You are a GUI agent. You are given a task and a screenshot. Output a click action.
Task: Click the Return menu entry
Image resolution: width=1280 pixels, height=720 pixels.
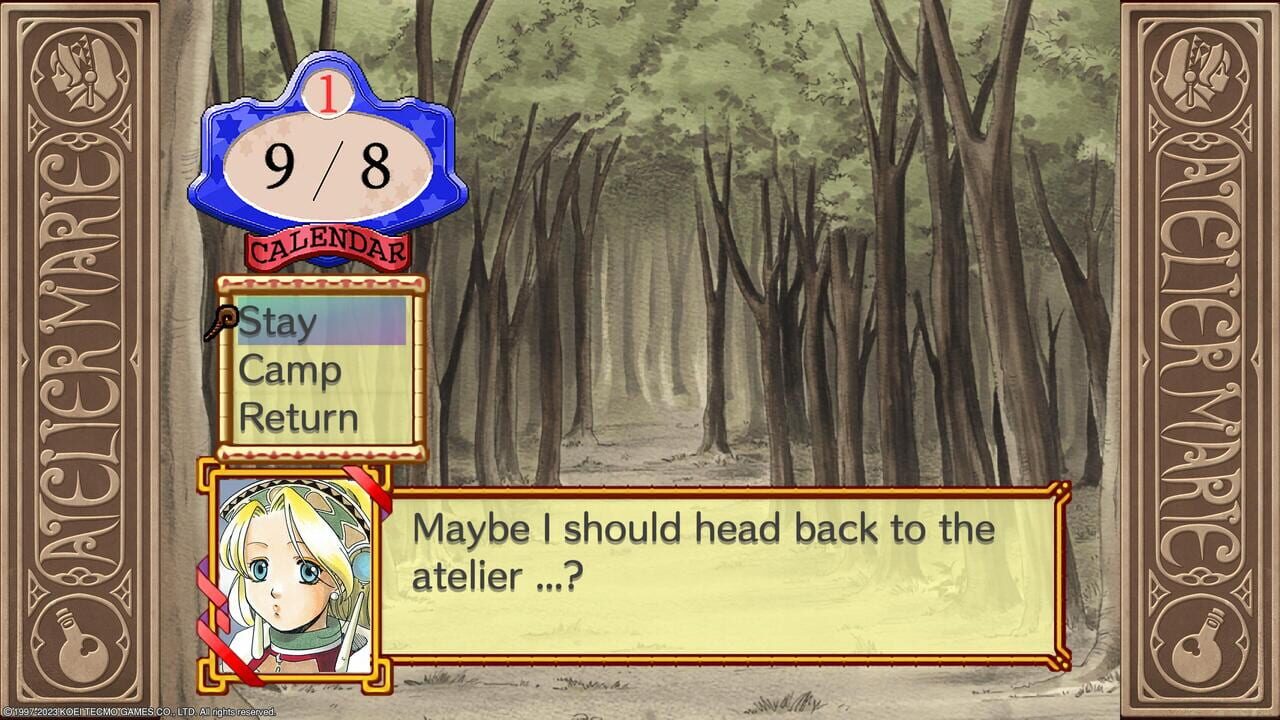(299, 418)
